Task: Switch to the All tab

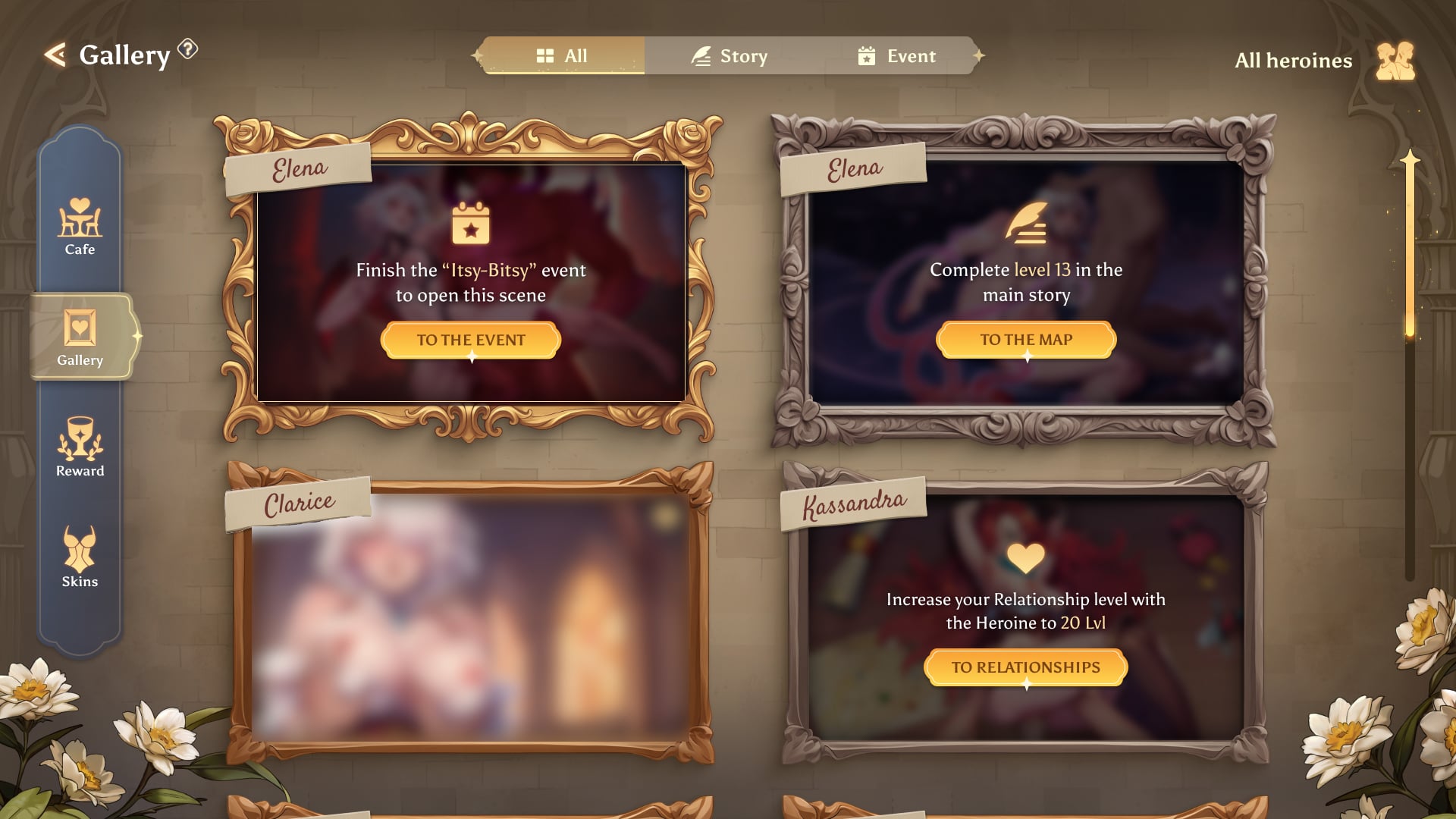Action: [x=562, y=56]
